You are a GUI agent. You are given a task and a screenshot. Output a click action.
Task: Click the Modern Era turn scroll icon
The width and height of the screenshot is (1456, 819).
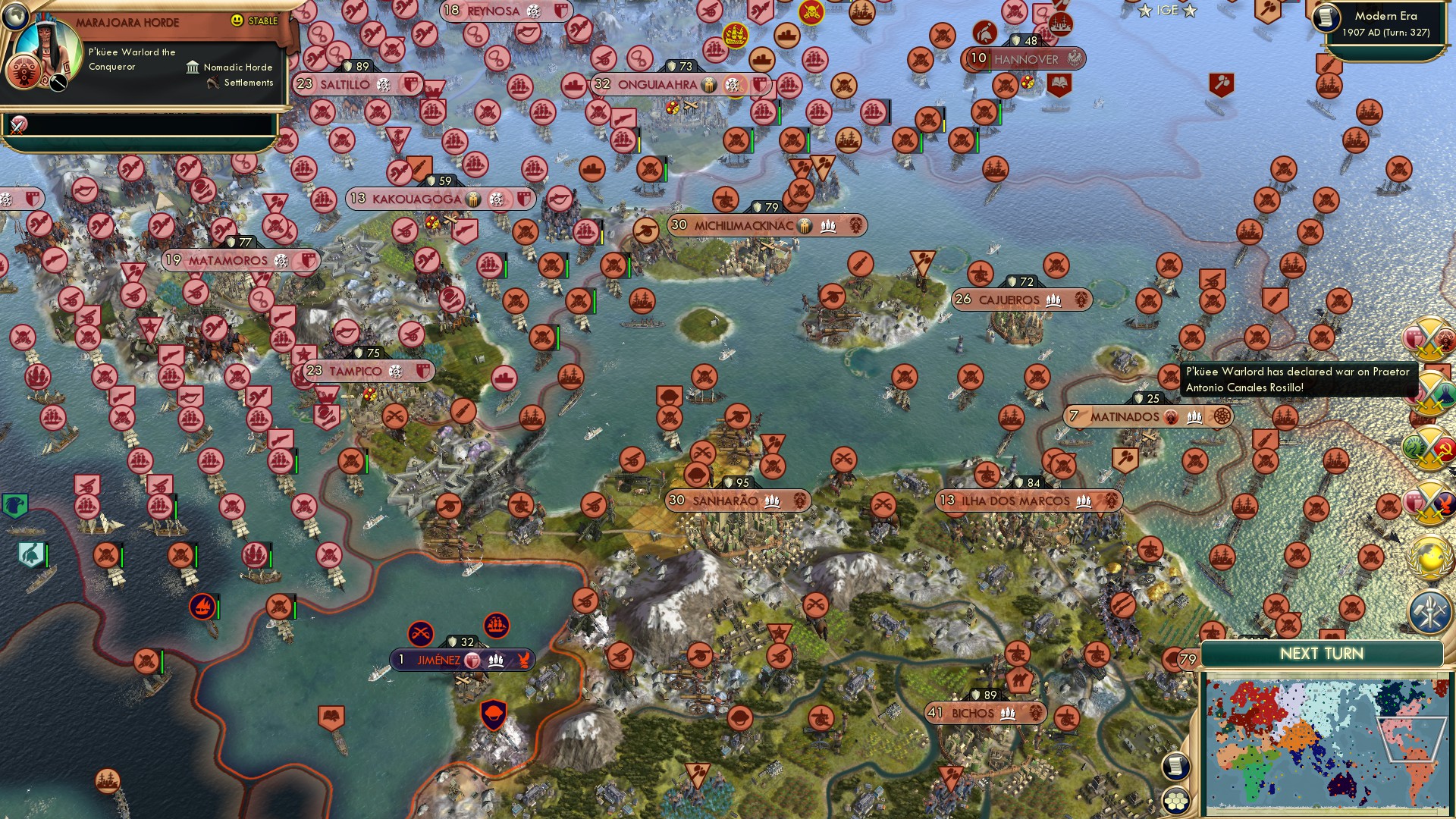(x=1325, y=17)
